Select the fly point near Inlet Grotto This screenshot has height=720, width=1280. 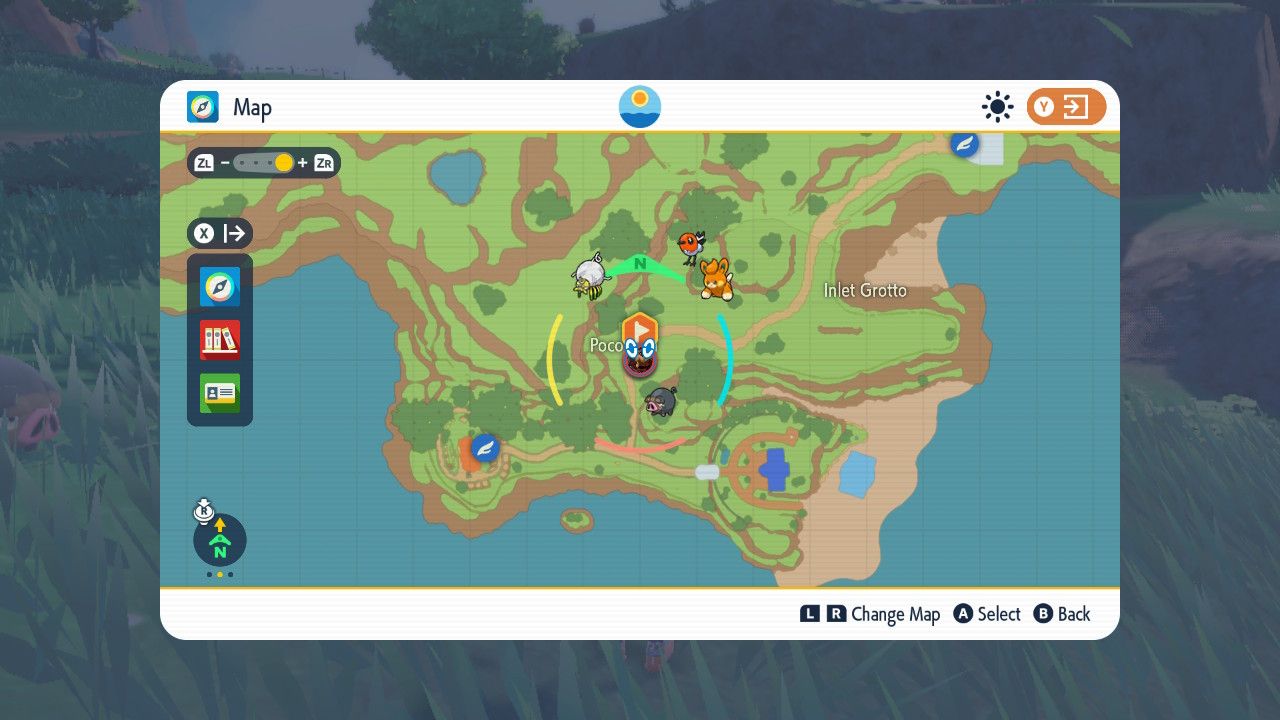964,144
